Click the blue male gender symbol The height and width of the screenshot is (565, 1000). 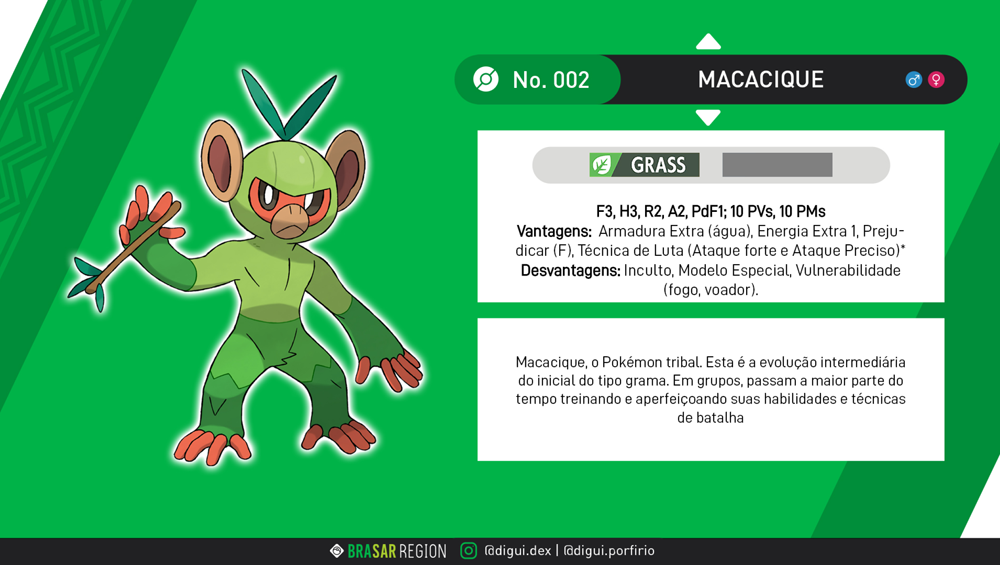point(913,80)
